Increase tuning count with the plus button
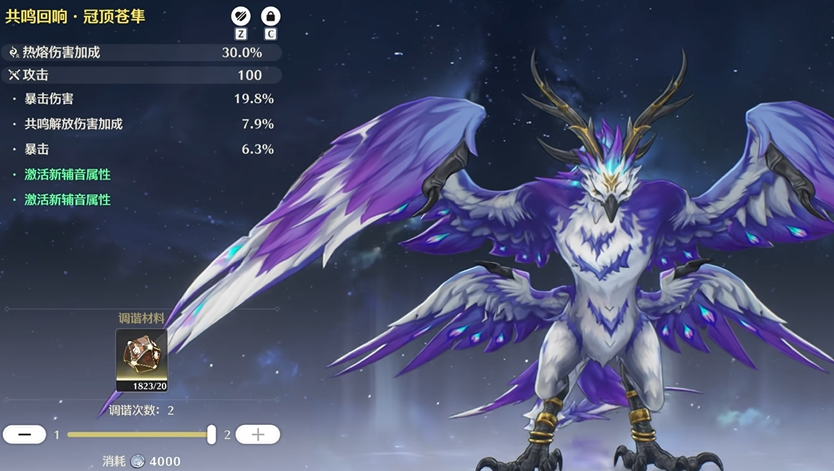The width and height of the screenshot is (834, 471). [257, 434]
